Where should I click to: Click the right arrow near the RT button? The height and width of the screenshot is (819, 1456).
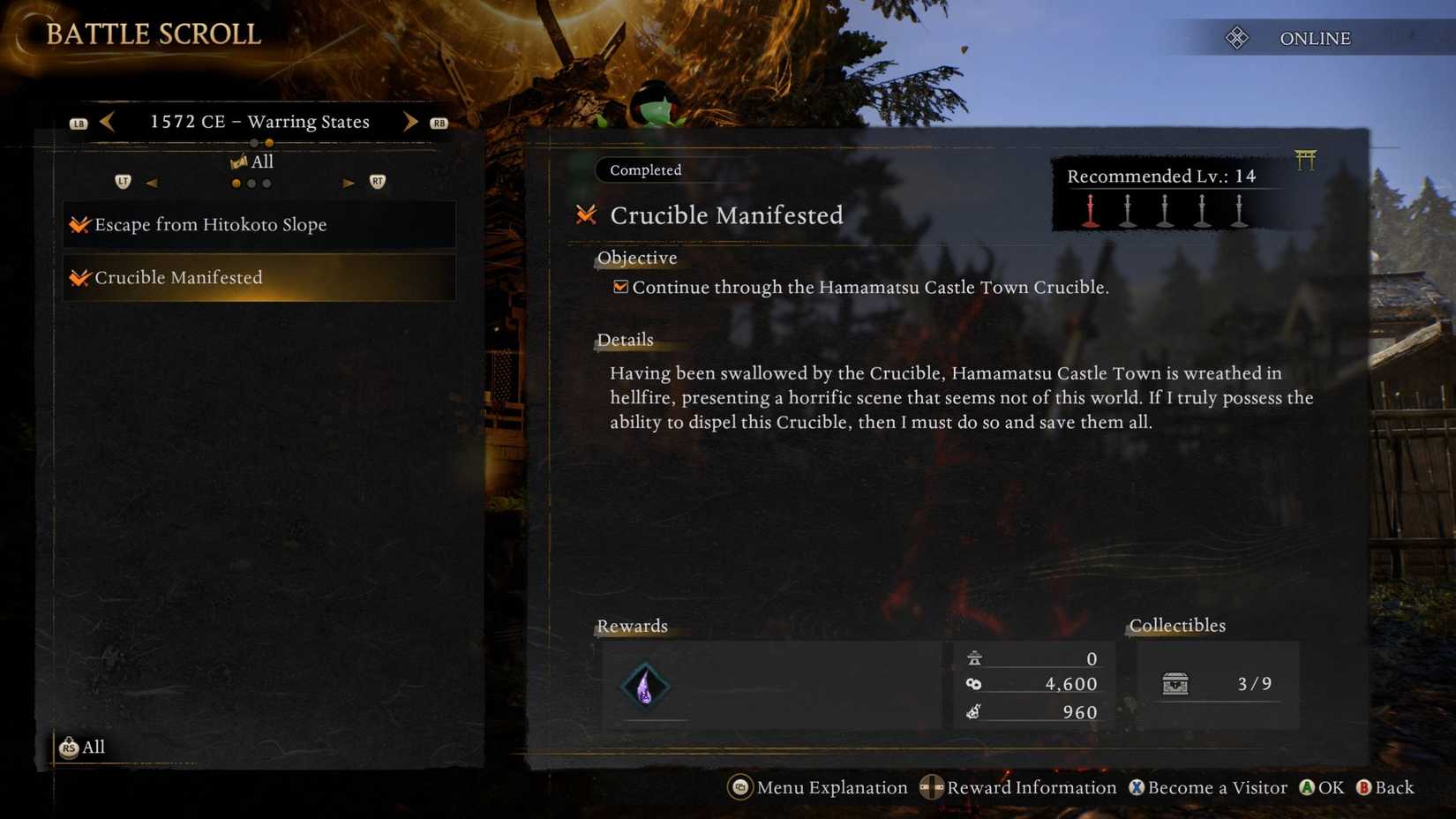click(x=348, y=183)
